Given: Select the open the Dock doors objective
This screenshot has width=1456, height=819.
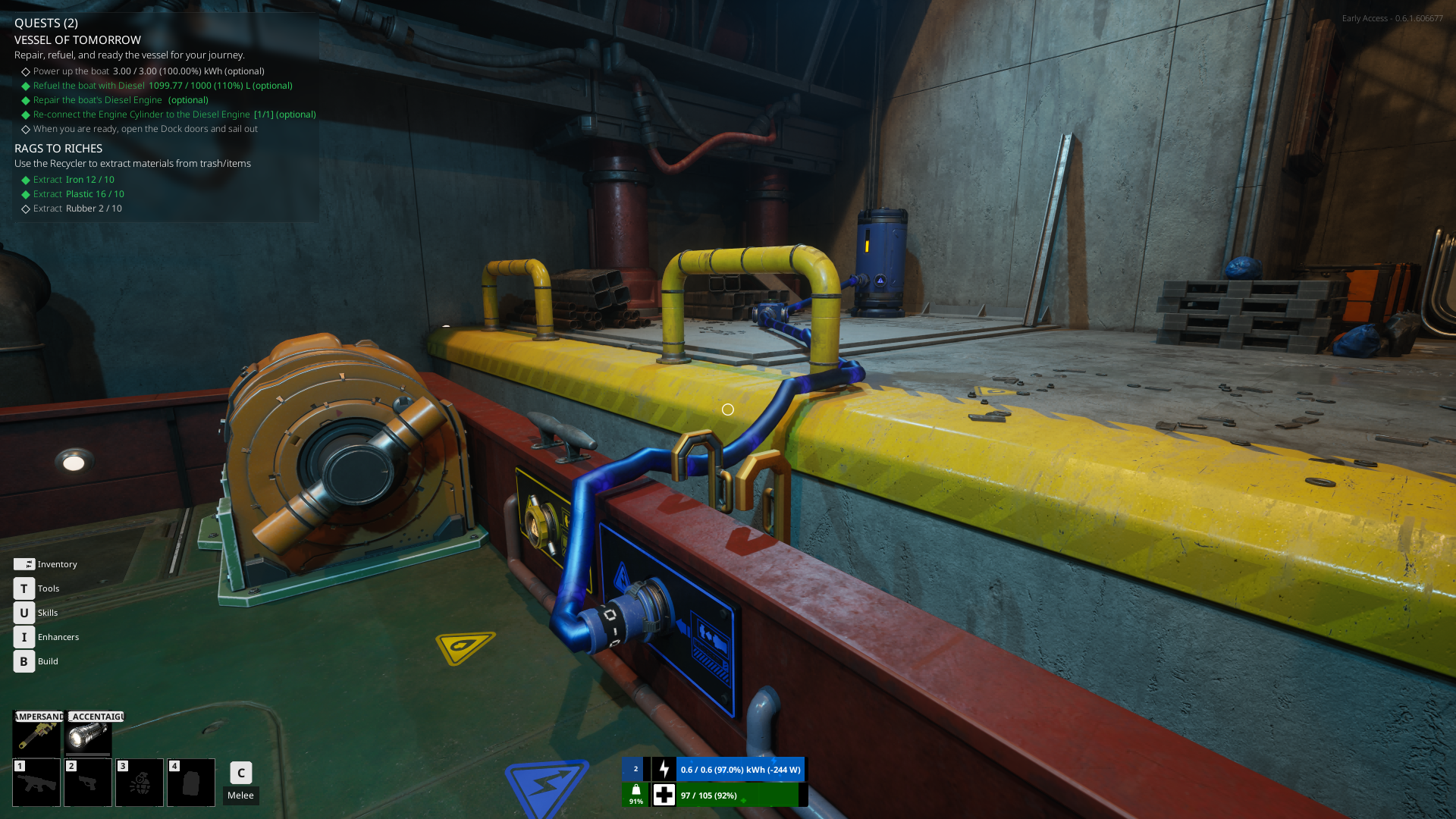Looking at the screenshot, I should [145, 129].
